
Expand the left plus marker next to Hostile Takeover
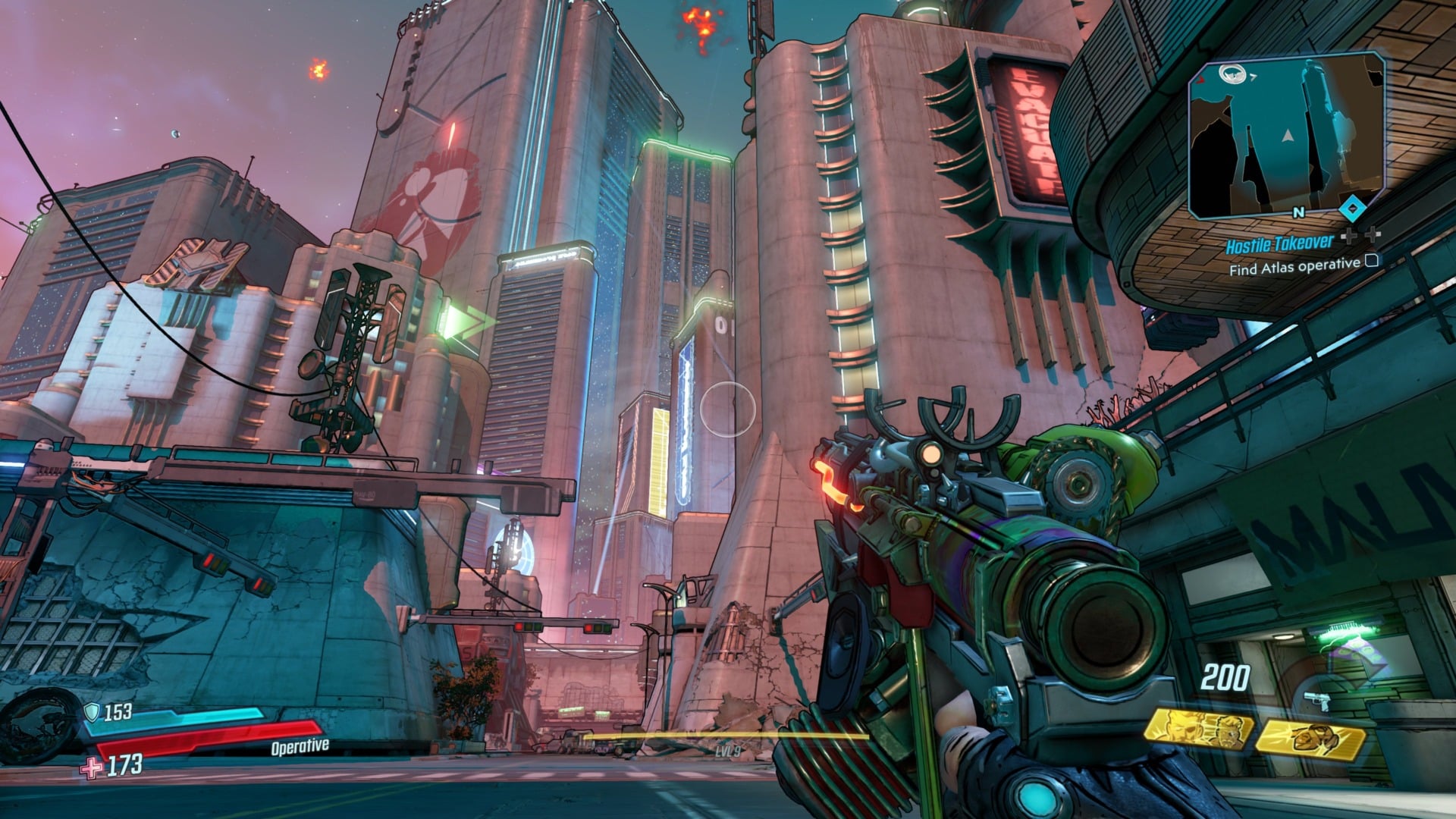(1350, 236)
